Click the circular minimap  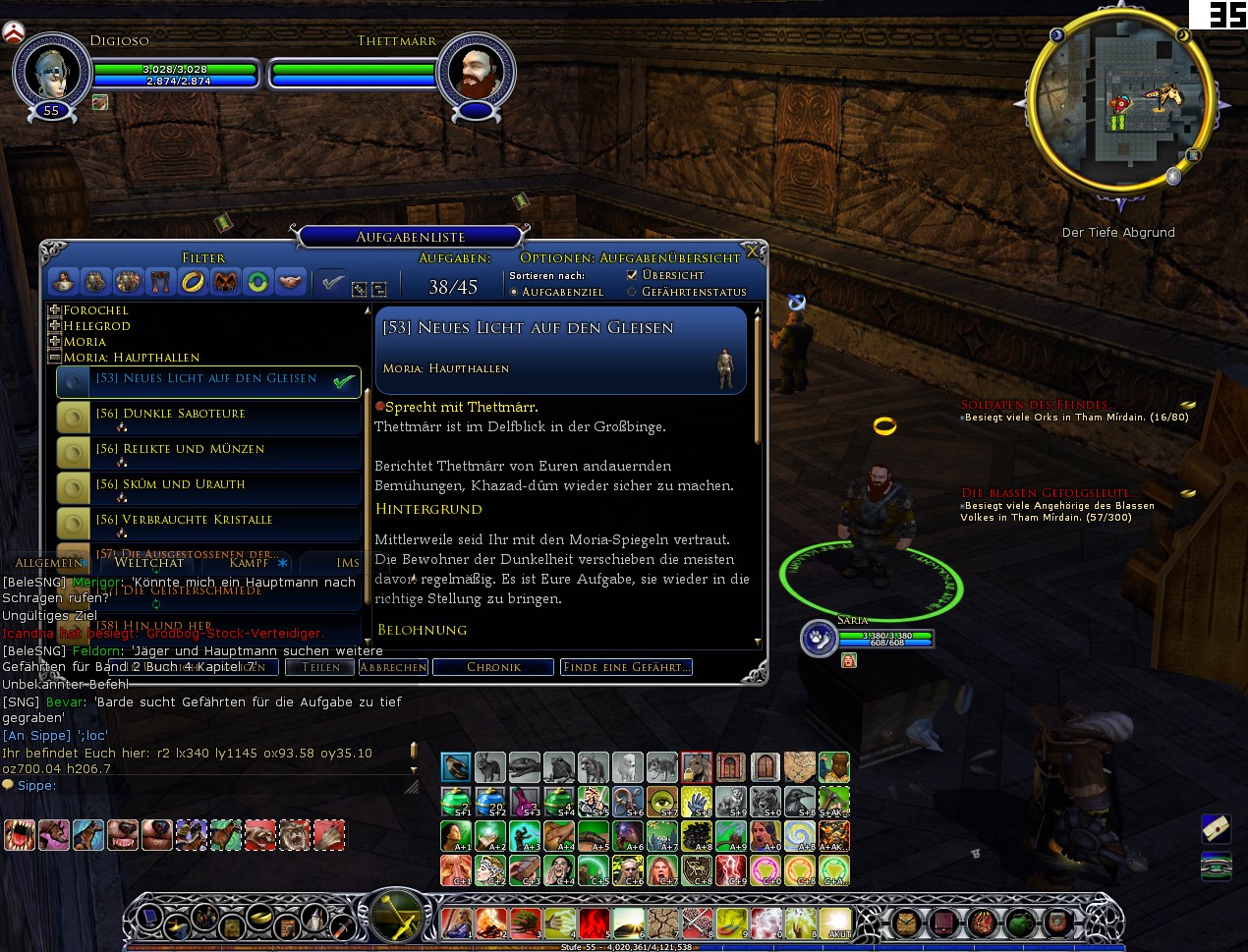tap(1120, 100)
